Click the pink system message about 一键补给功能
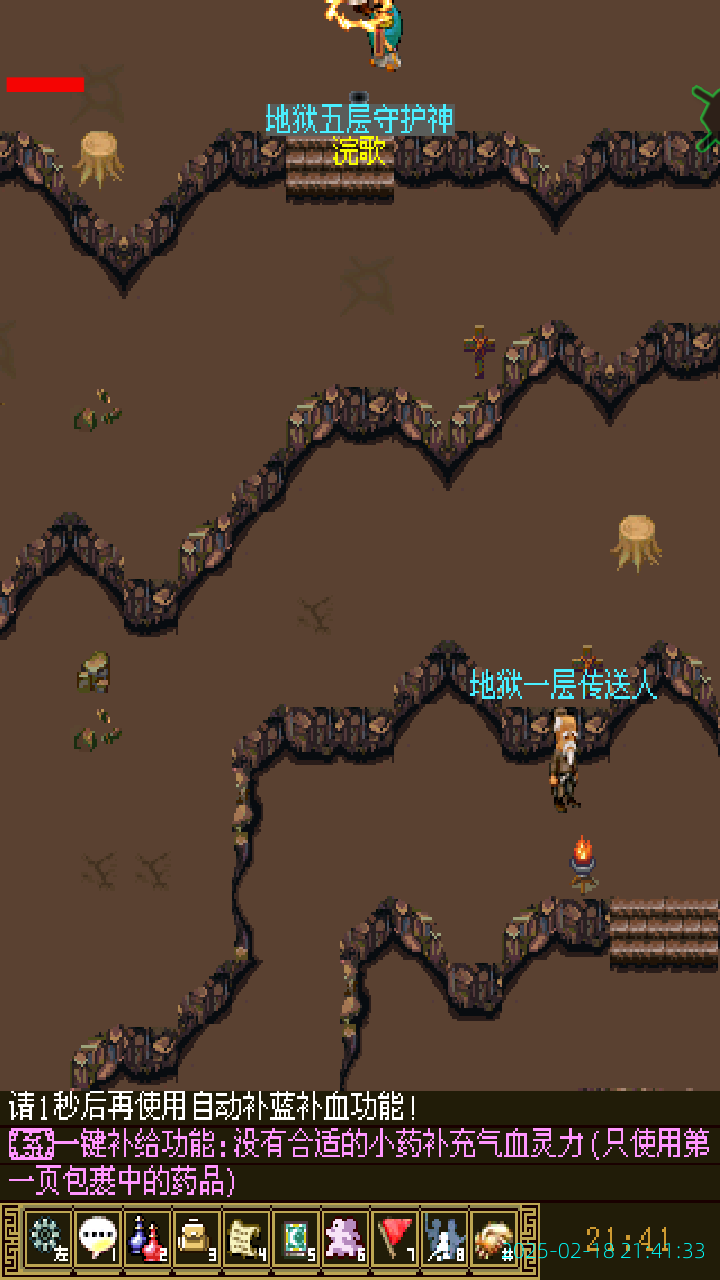Screen dimensions: 720x1280 coord(360,1162)
